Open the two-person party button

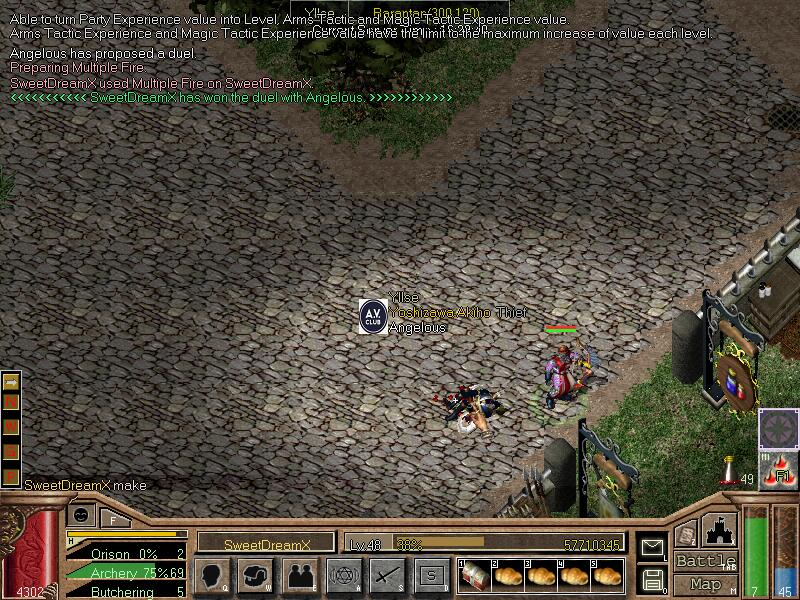(299, 576)
